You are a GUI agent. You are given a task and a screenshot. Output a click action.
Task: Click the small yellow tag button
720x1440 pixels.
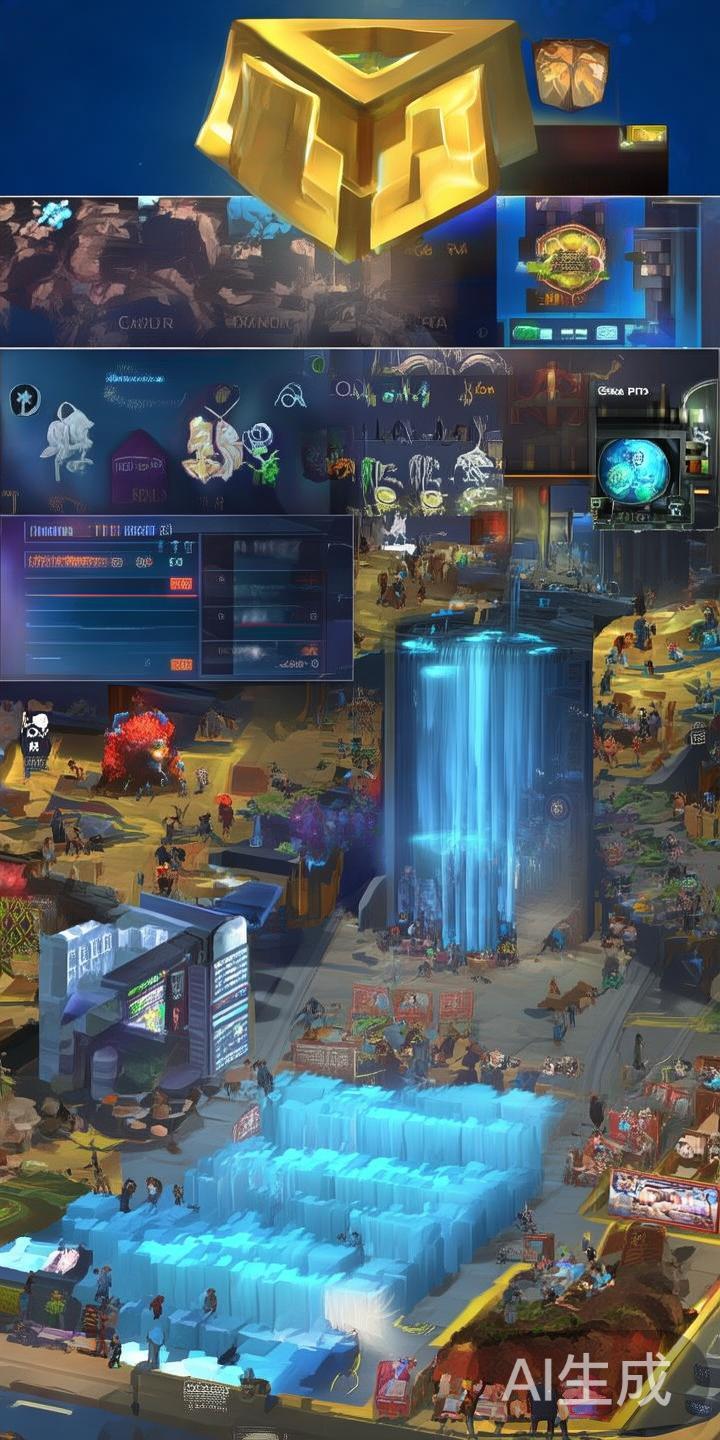(646, 133)
